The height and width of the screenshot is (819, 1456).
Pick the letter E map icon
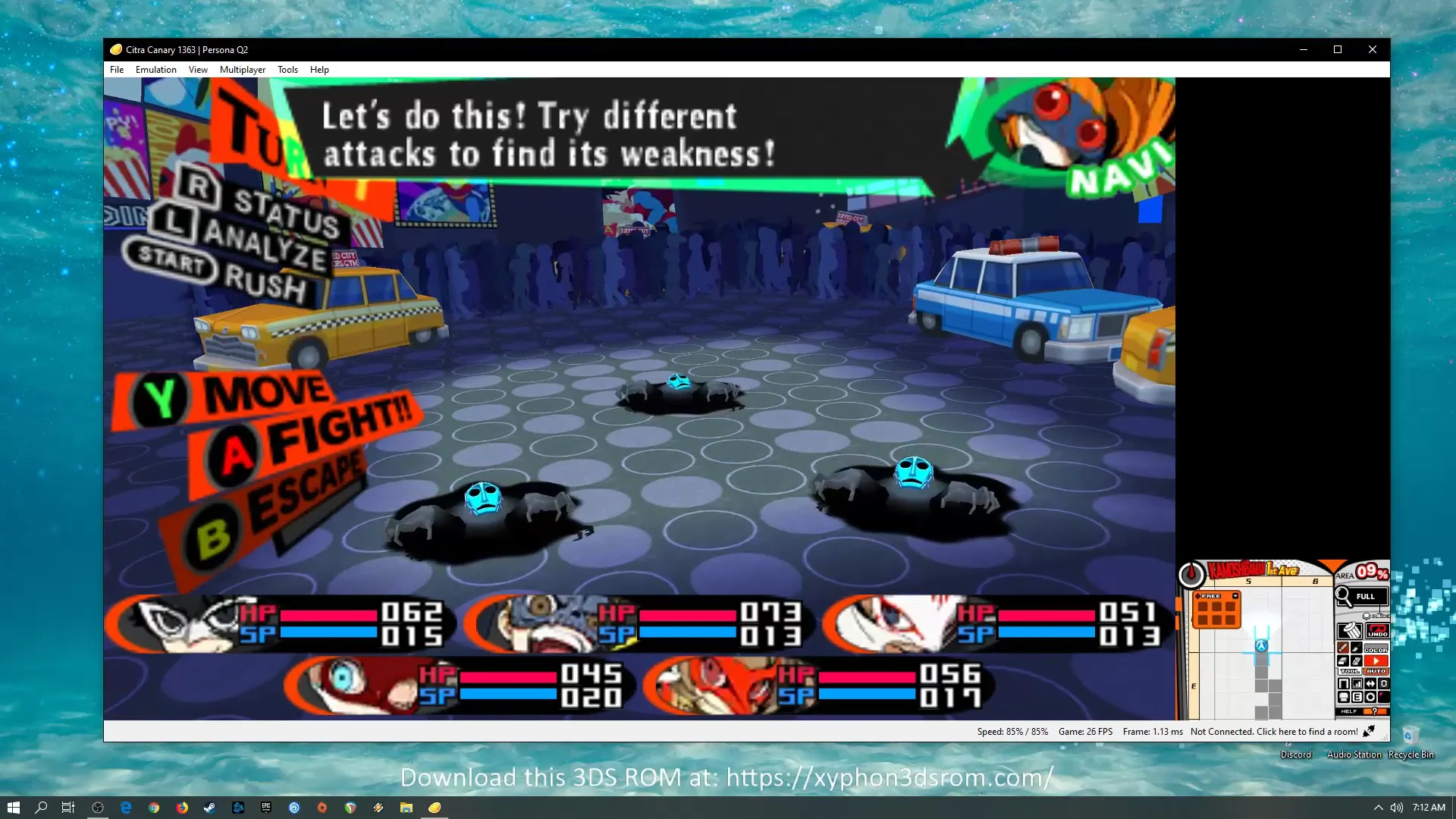1357,697
